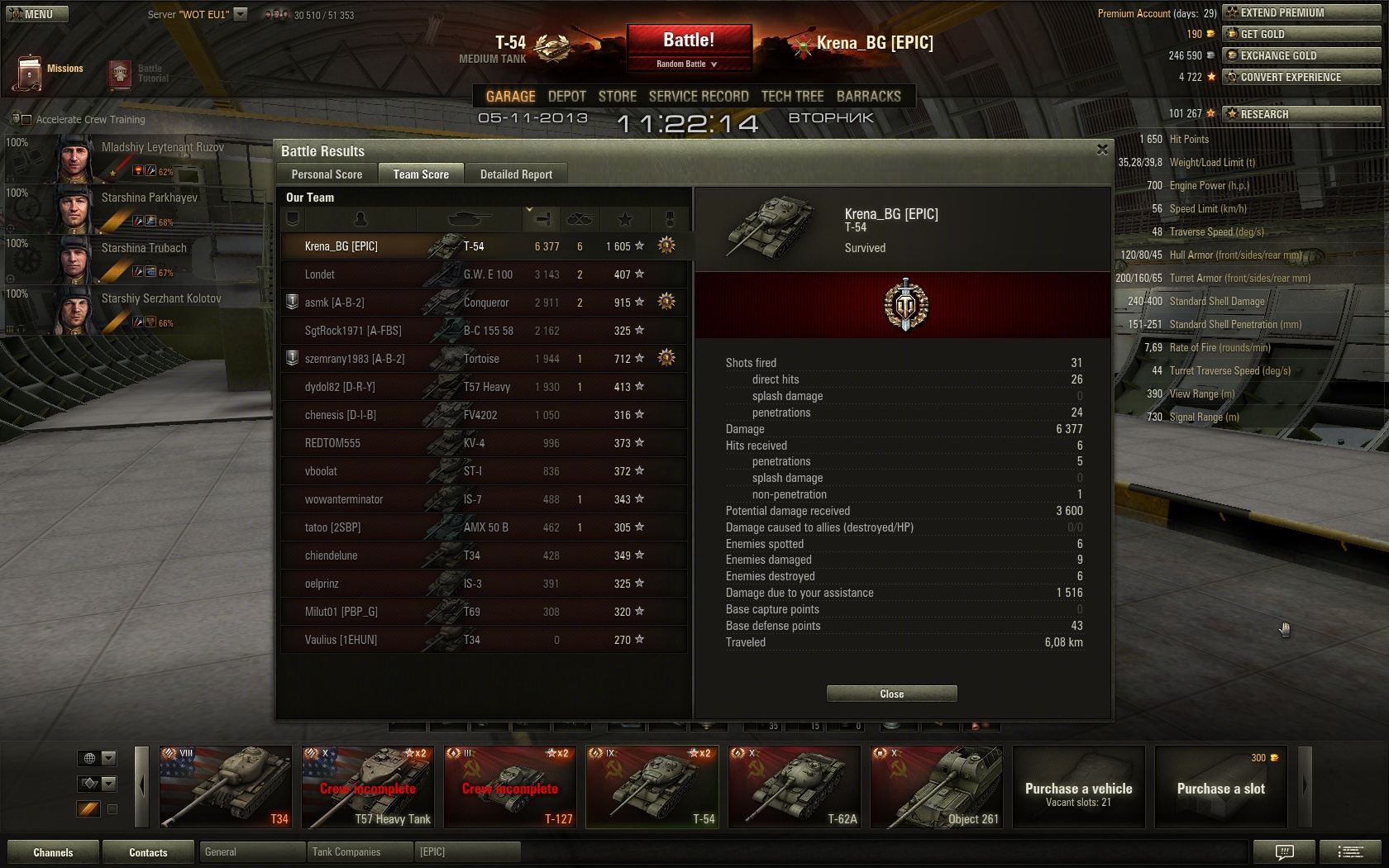Viewport: 1389px width, 868px height.
Task: Select the Object 261 vehicle tile
Action: point(936,787)
